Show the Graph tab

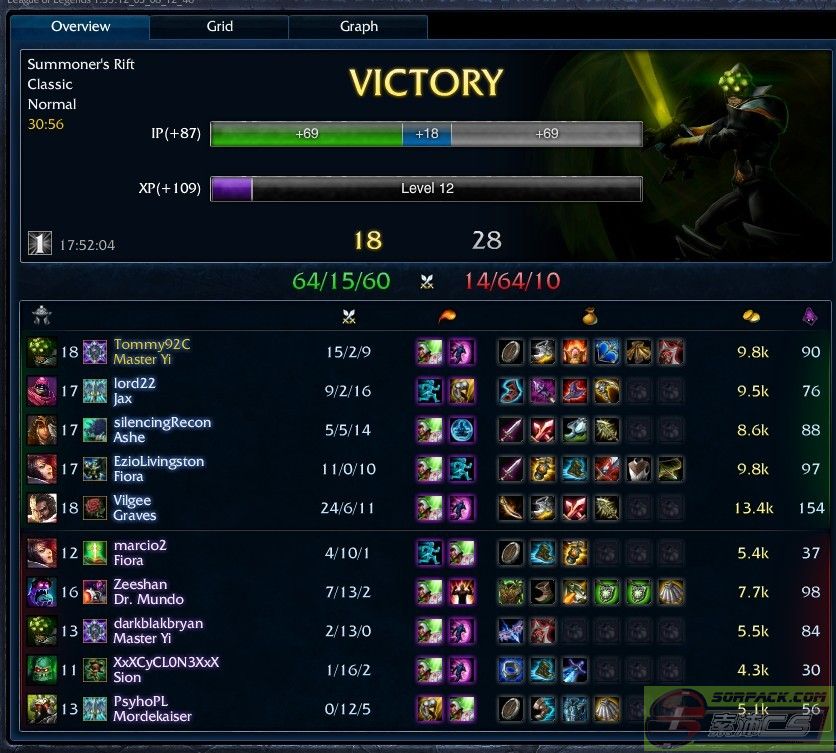[x=359, y=26]
